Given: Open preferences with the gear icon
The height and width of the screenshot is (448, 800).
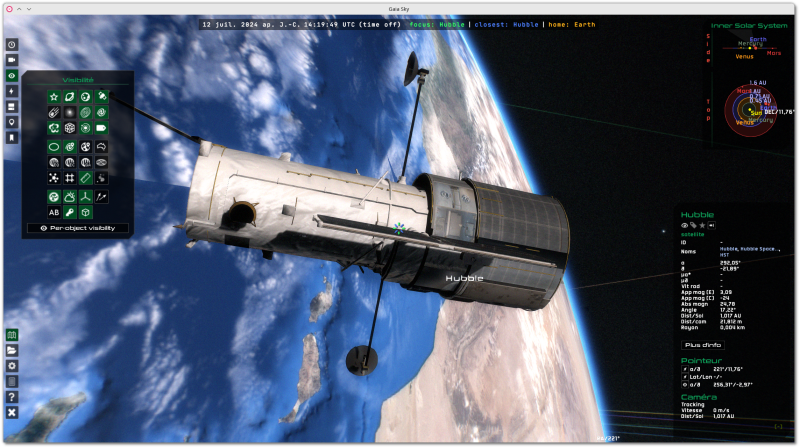Looking at the screenshot, I should click(x=12, y=366).
